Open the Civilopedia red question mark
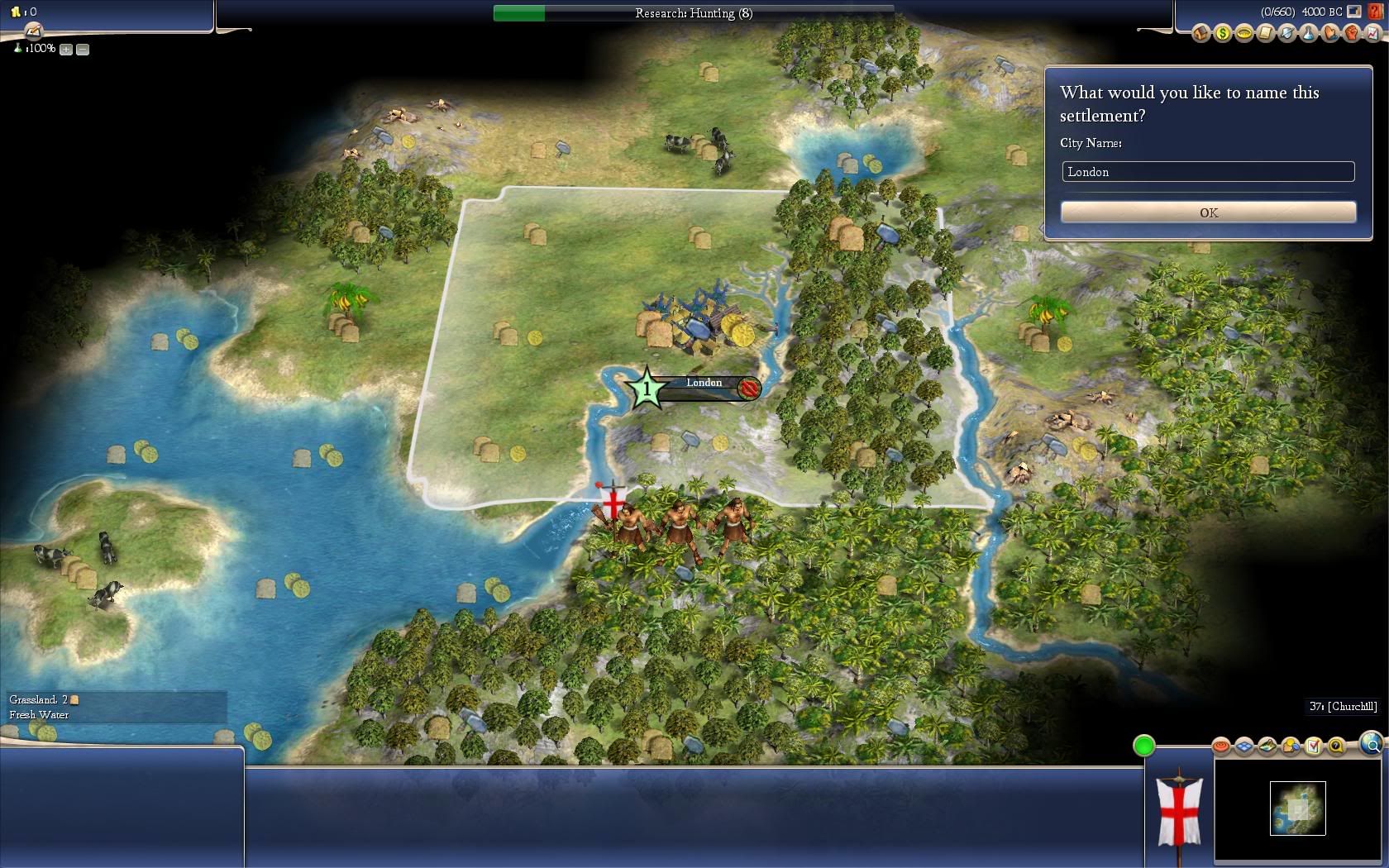 point(1375,12)
